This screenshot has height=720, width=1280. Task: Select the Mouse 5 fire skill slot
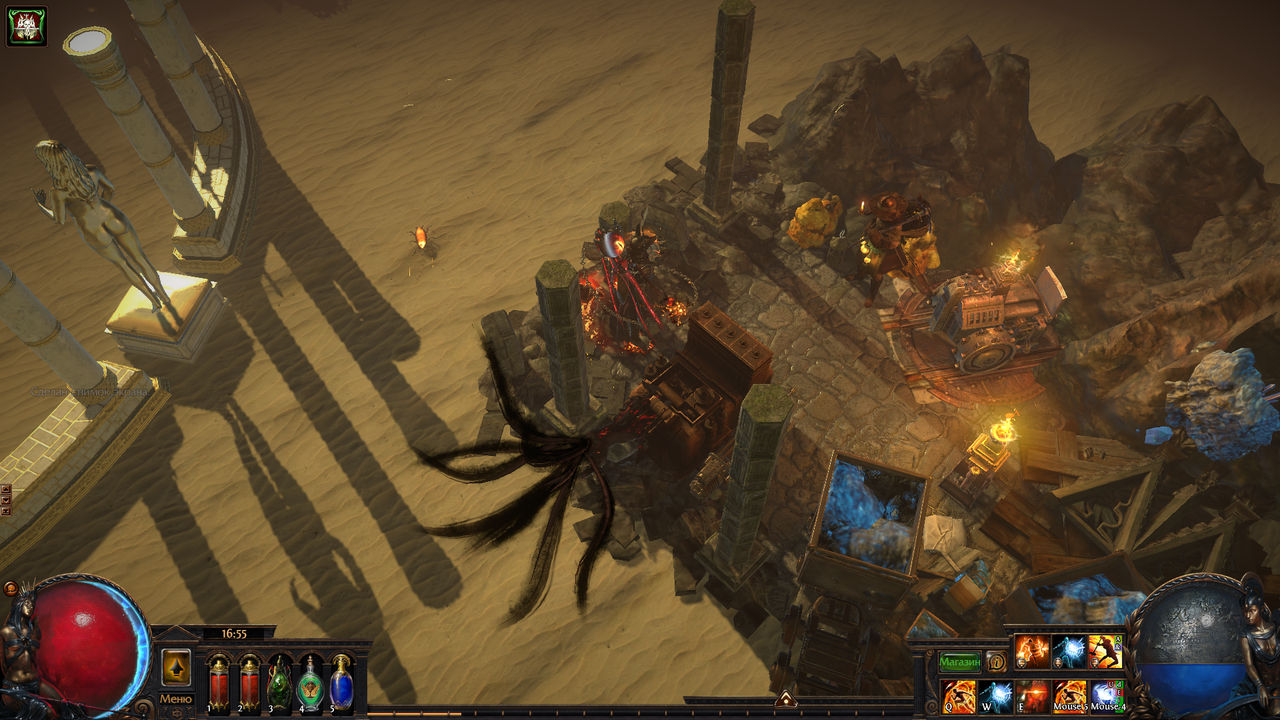coord(1070,696)
